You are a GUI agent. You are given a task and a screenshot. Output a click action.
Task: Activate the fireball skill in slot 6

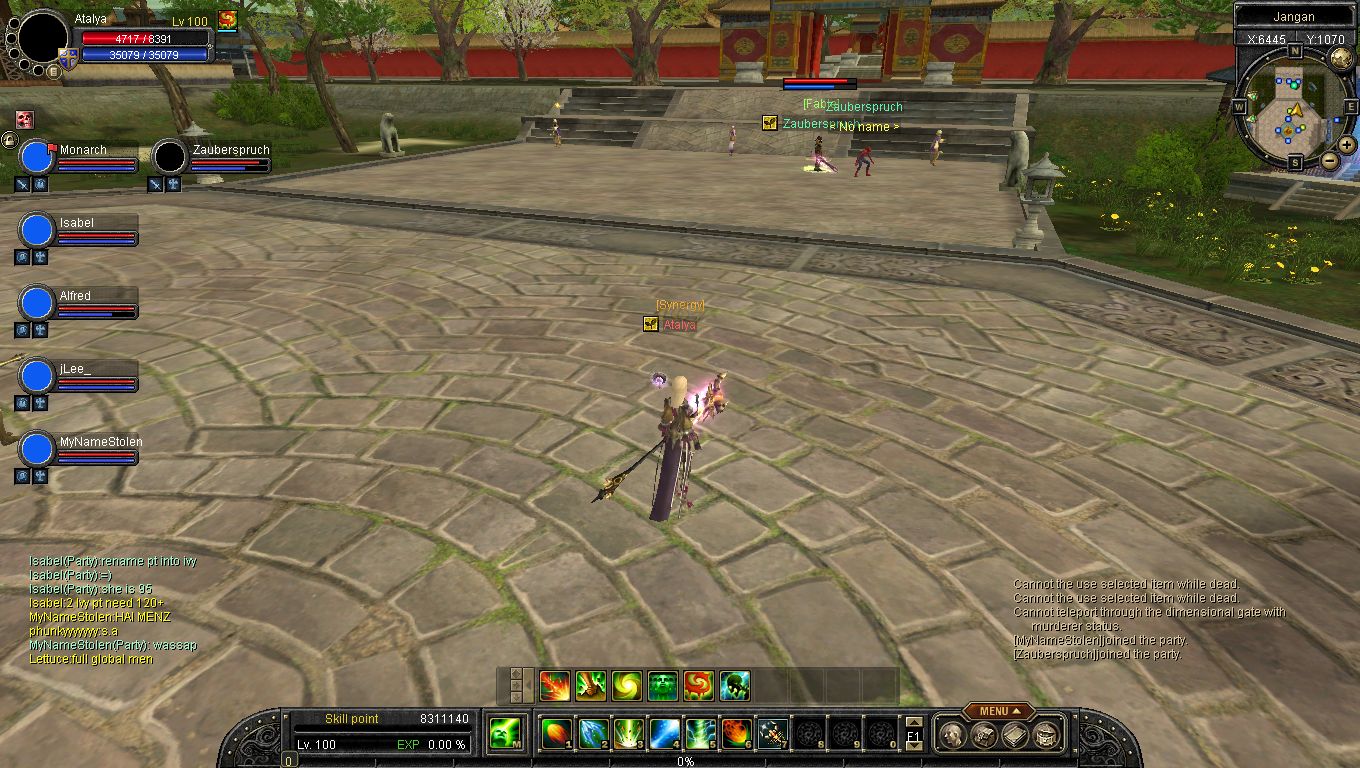(x=737, y=734)
